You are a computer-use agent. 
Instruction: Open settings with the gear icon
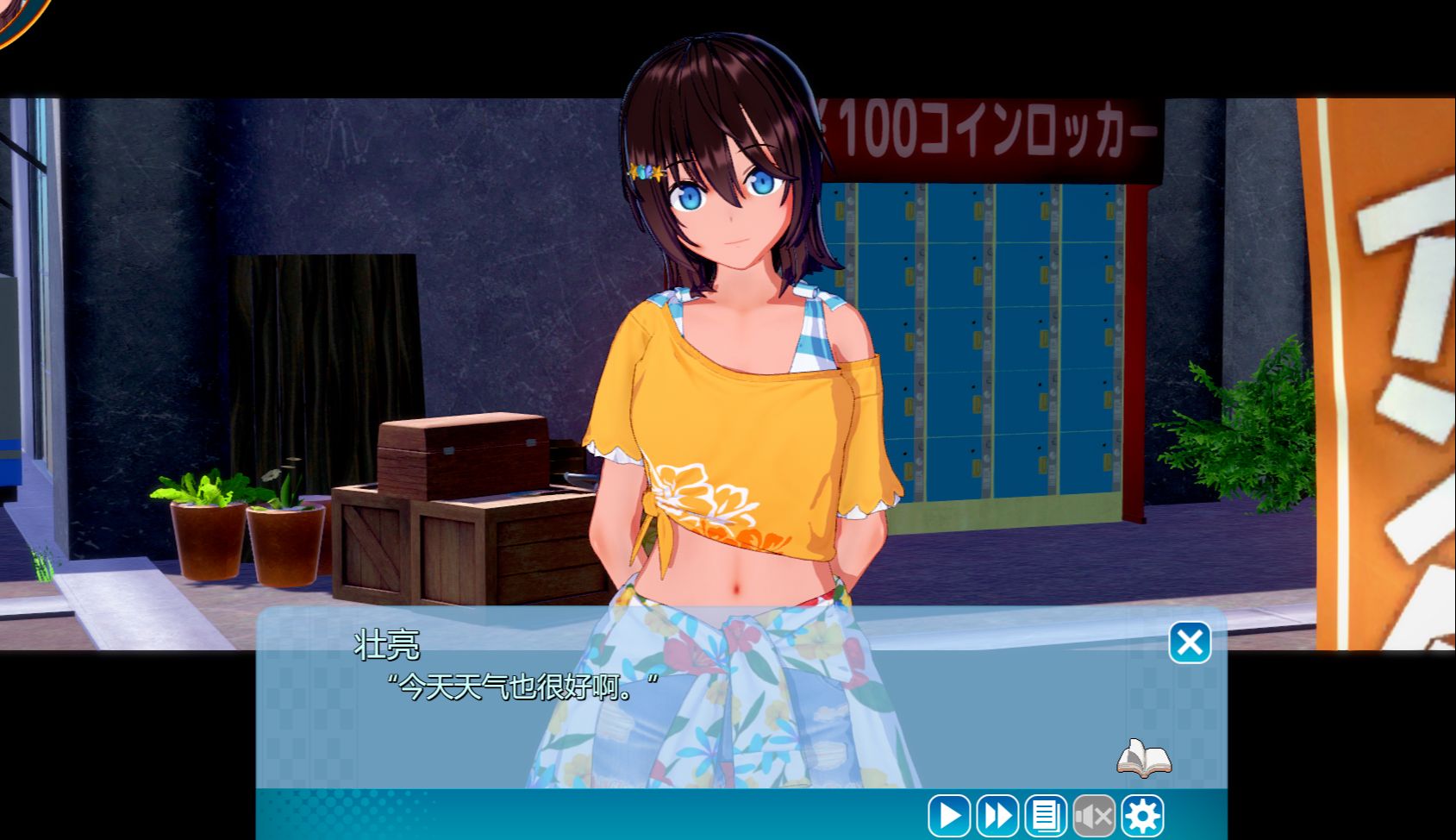coord(1143,816)
